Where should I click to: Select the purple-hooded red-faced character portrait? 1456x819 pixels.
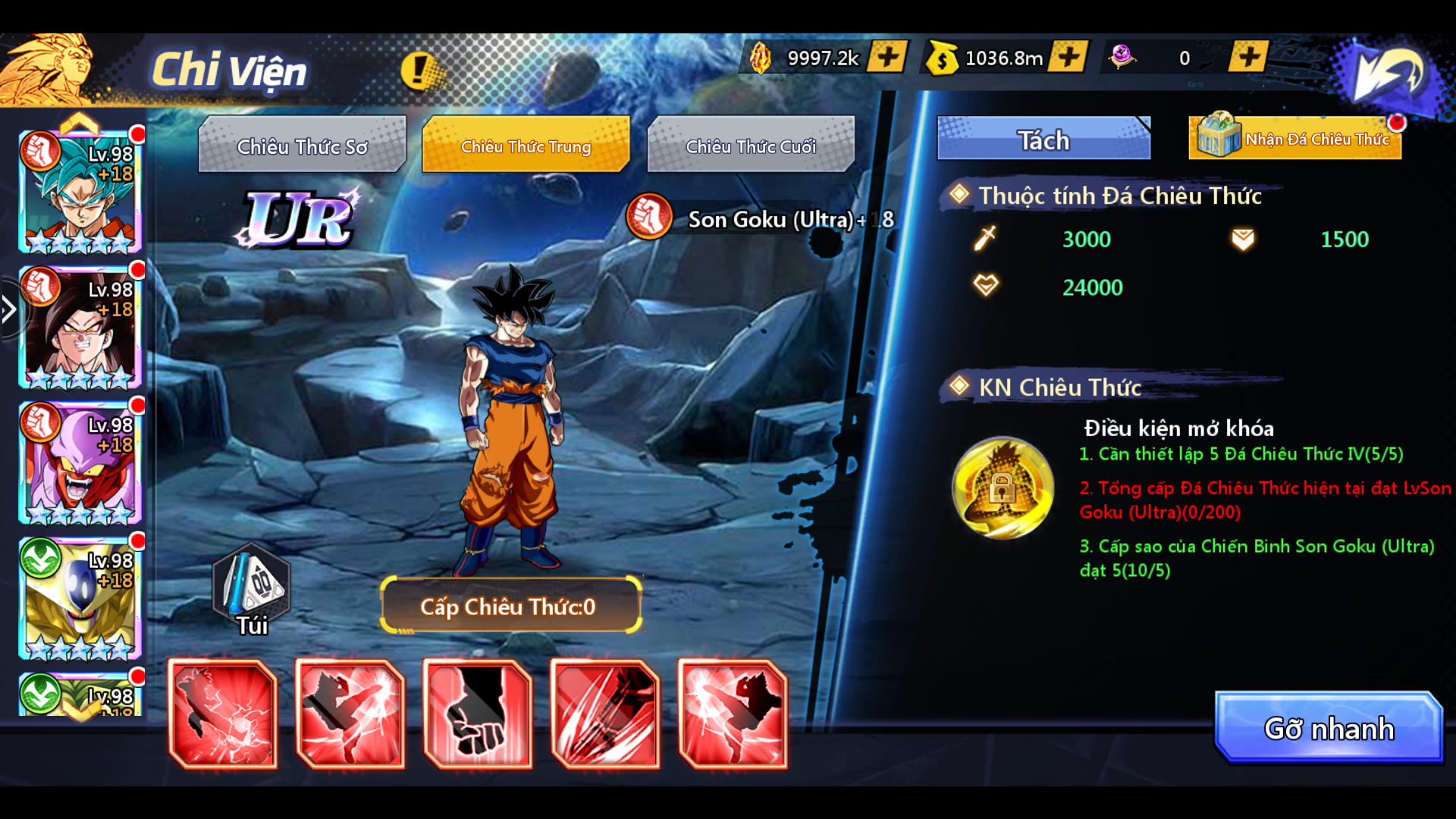click(x=80, y=463)
